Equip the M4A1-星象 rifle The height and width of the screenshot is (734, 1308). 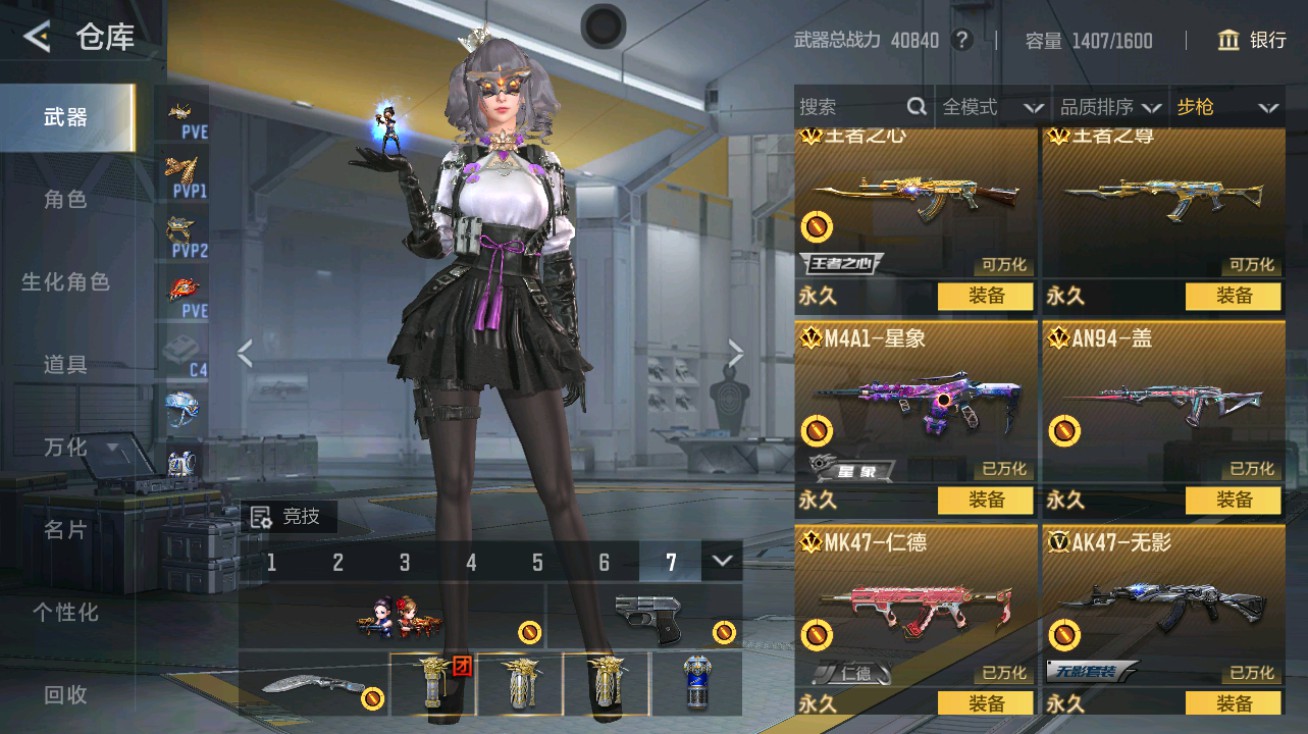click(986, 500)
